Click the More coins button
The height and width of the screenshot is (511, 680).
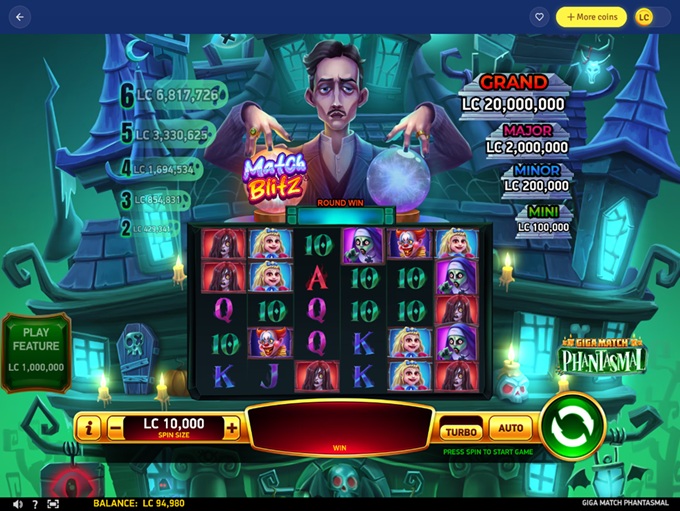click(591, 17)
